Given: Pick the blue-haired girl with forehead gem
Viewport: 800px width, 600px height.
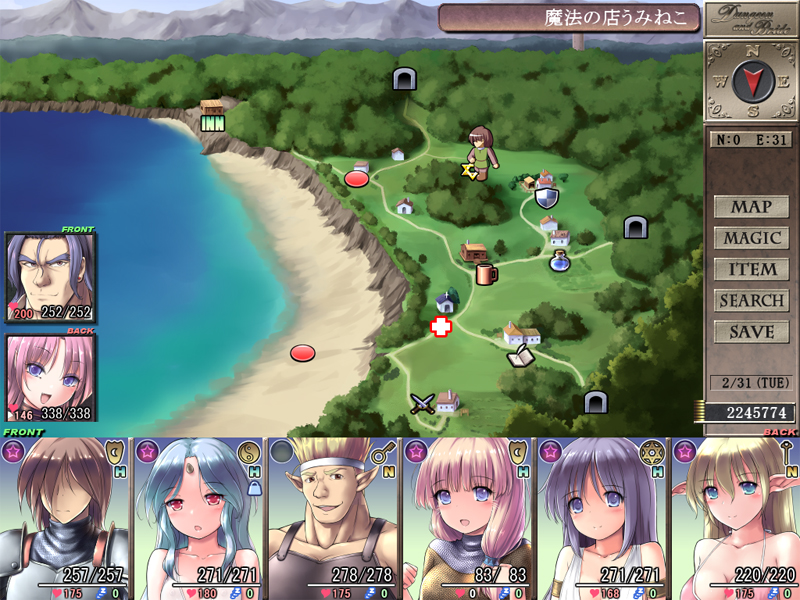Looking at the screenshot, I should point(199,517).
